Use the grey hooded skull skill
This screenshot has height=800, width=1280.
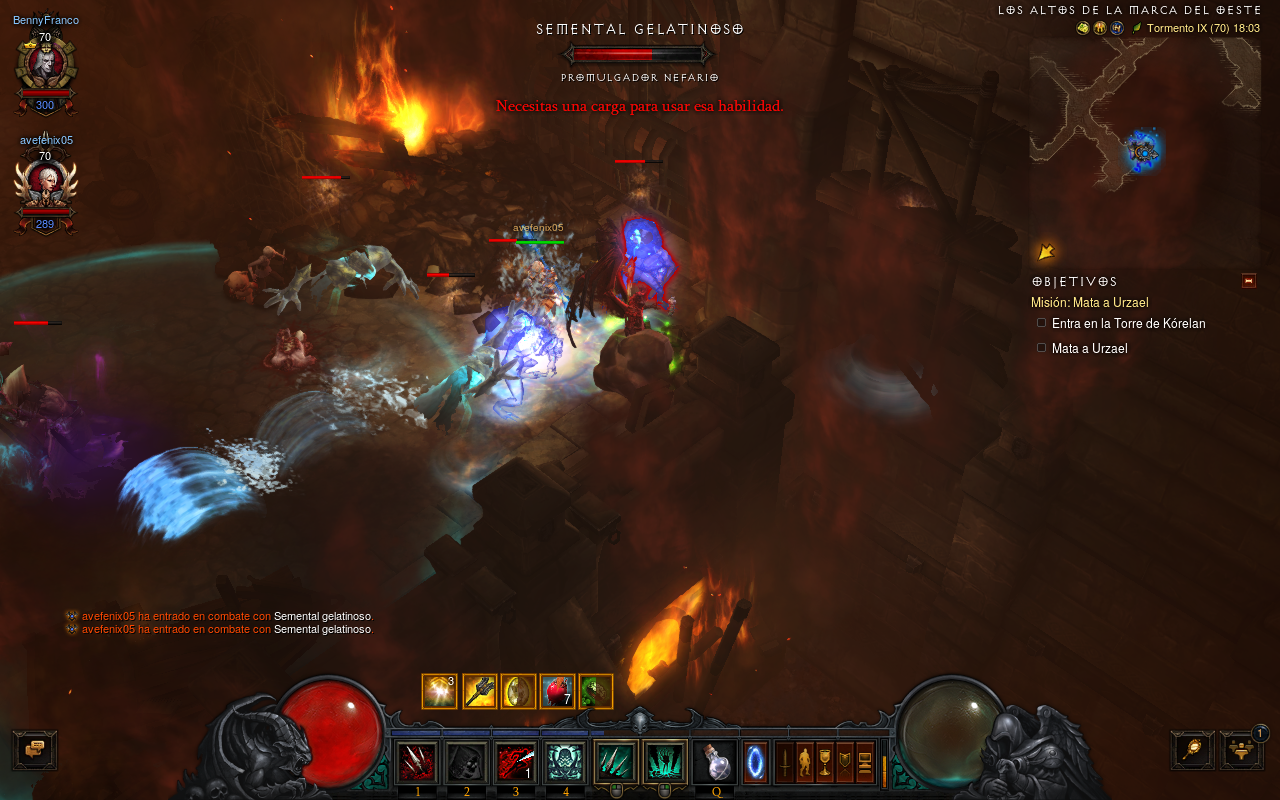pos(466,763)
